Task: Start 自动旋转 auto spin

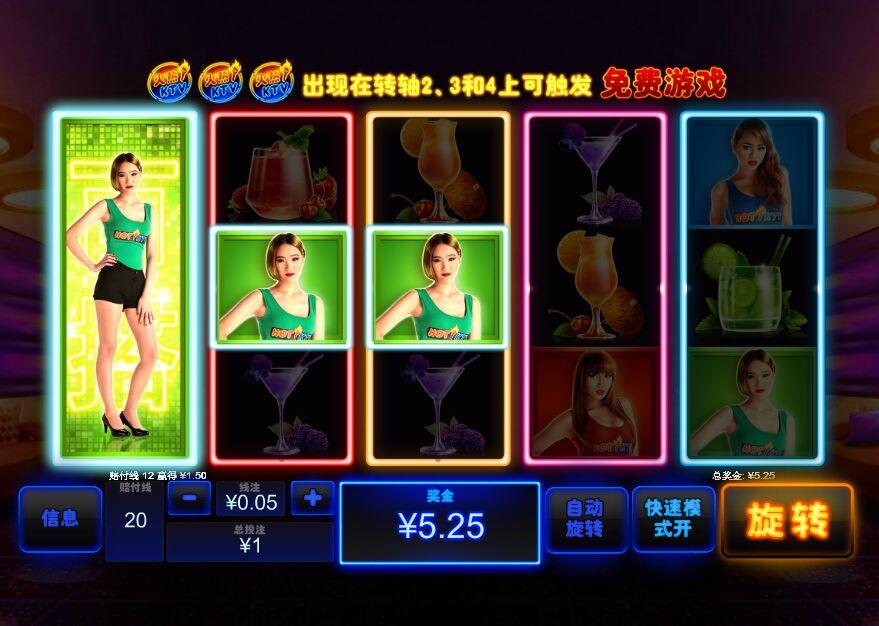Action: pyautogui.click(x=586, y=520)
